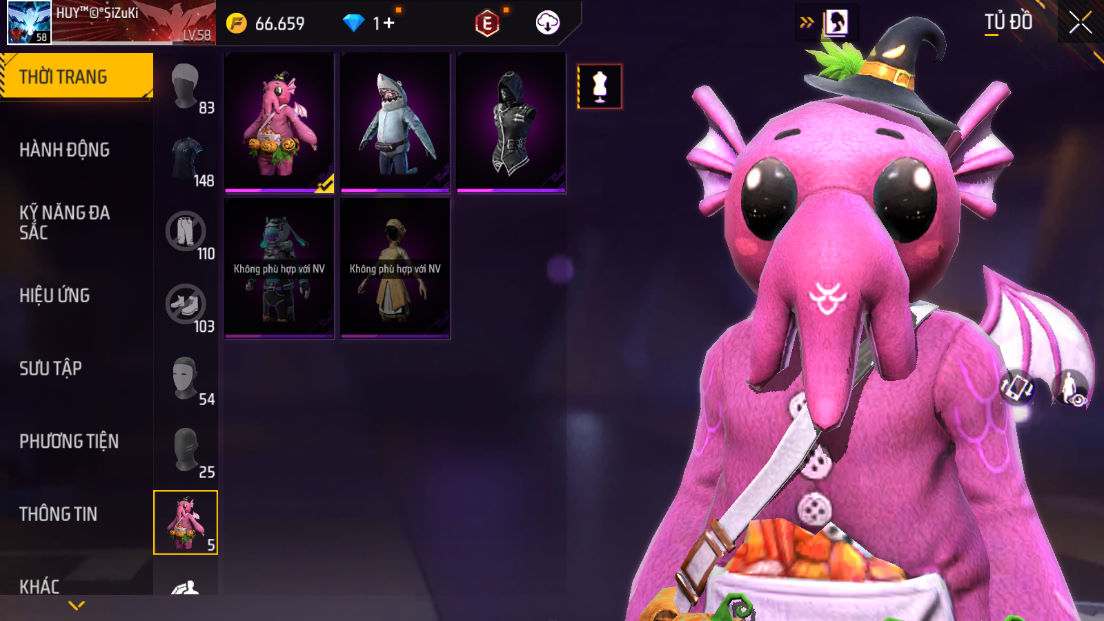Open the THÔNG TIN info section
1104x621 pixels.
pos(58,514)
